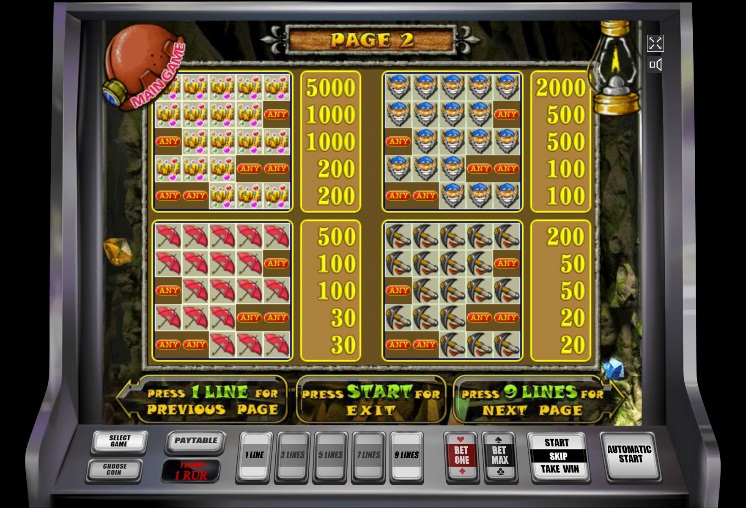746x508 pixels.
Task: Close the paytable with the Paytable button
Action: point(194,440)
